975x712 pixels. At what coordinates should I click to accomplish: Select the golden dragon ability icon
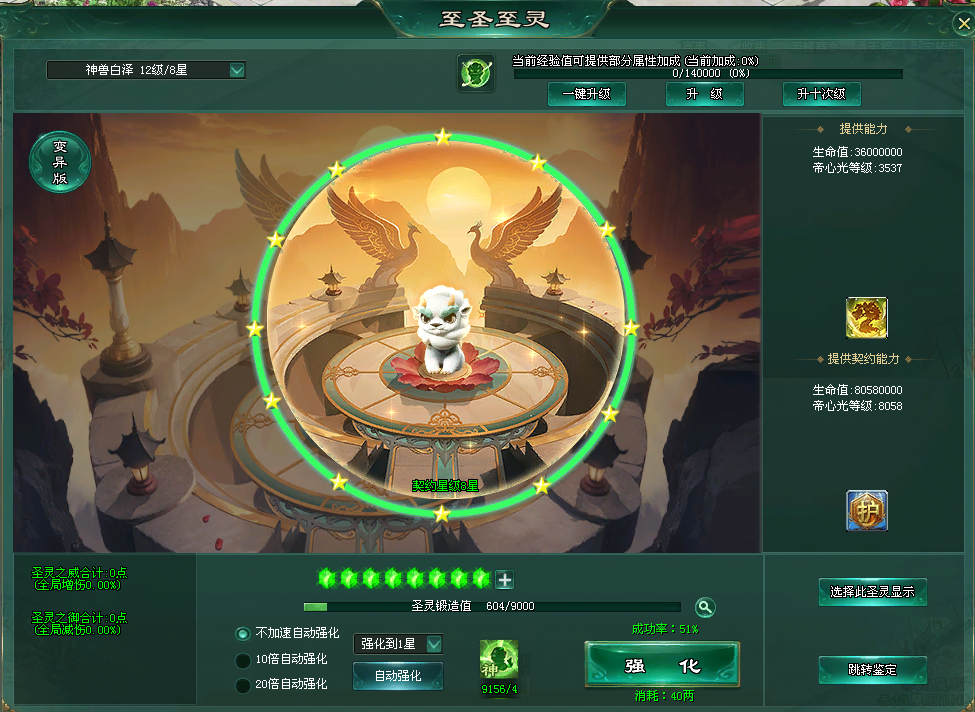(866, 318)
